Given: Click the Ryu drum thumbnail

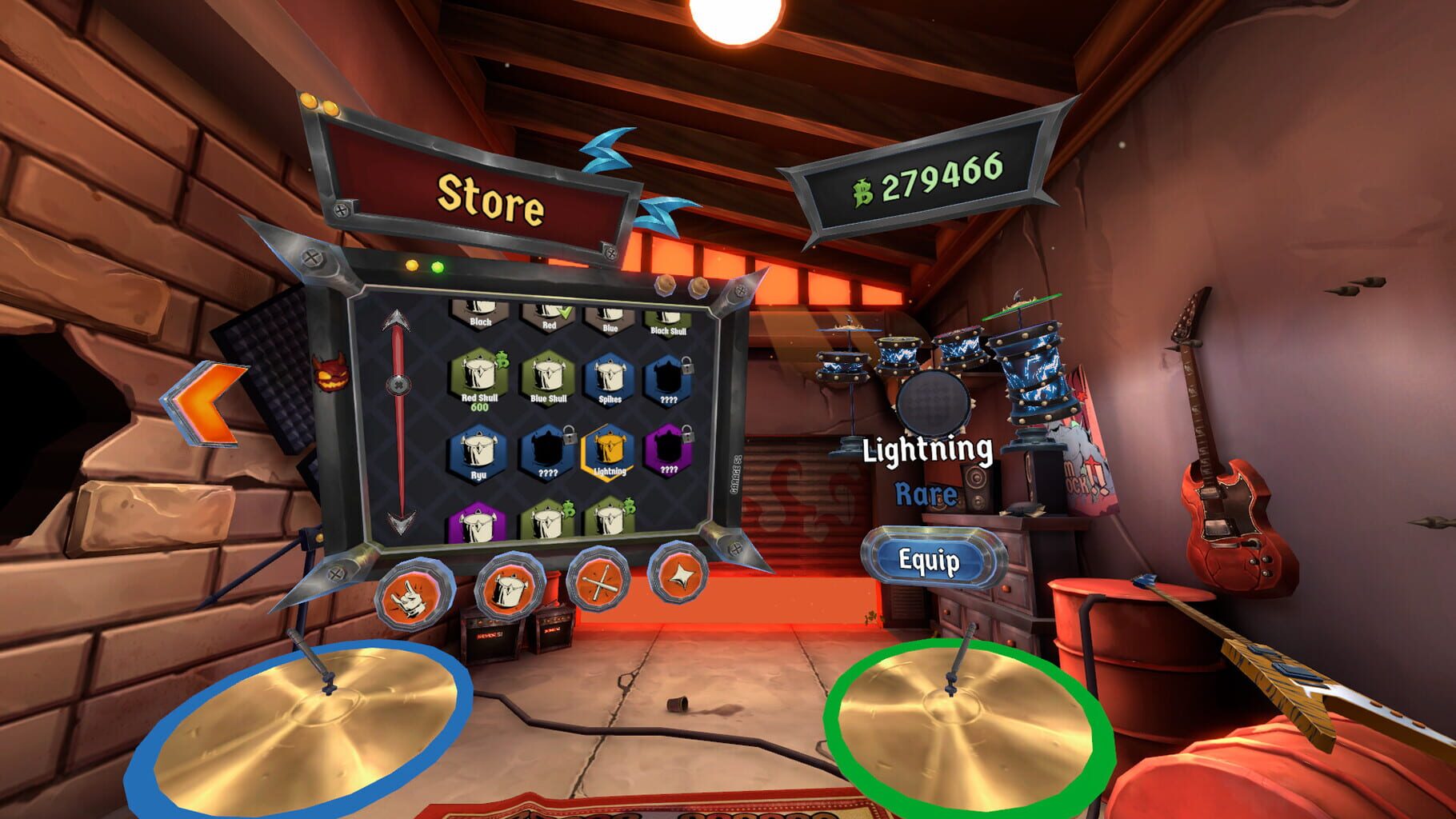Looking at the screenshot, I should tap(478, 450).
